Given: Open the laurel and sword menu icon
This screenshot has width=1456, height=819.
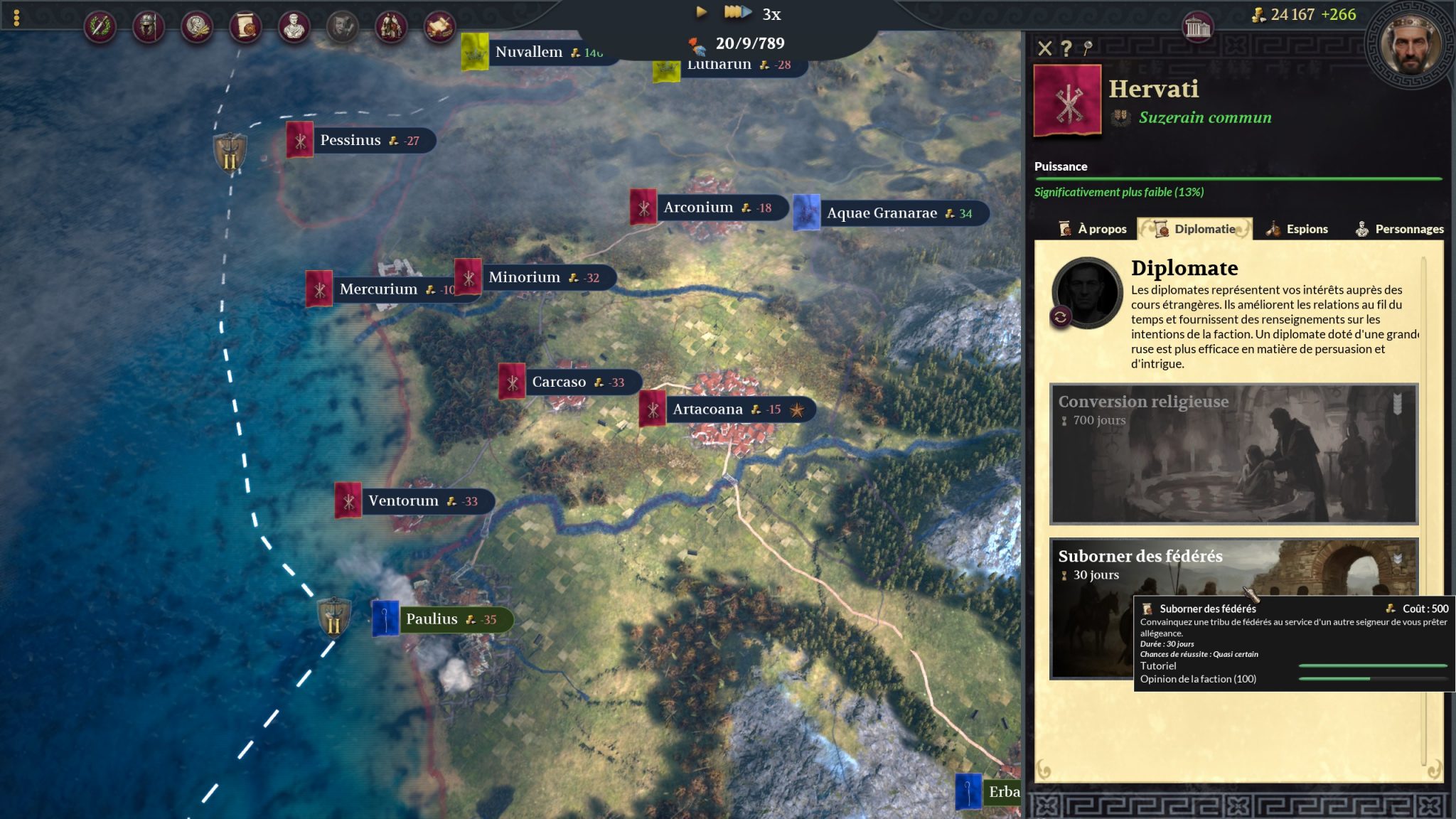Looking at the screenshot, I should click(100, 27).
